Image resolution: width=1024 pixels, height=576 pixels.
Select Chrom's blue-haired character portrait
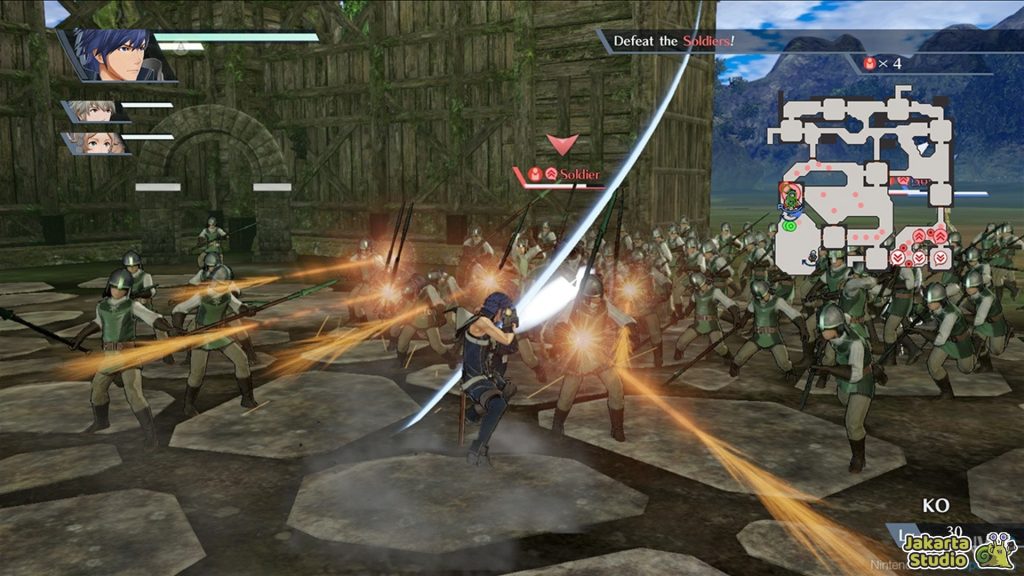(116, 54)
